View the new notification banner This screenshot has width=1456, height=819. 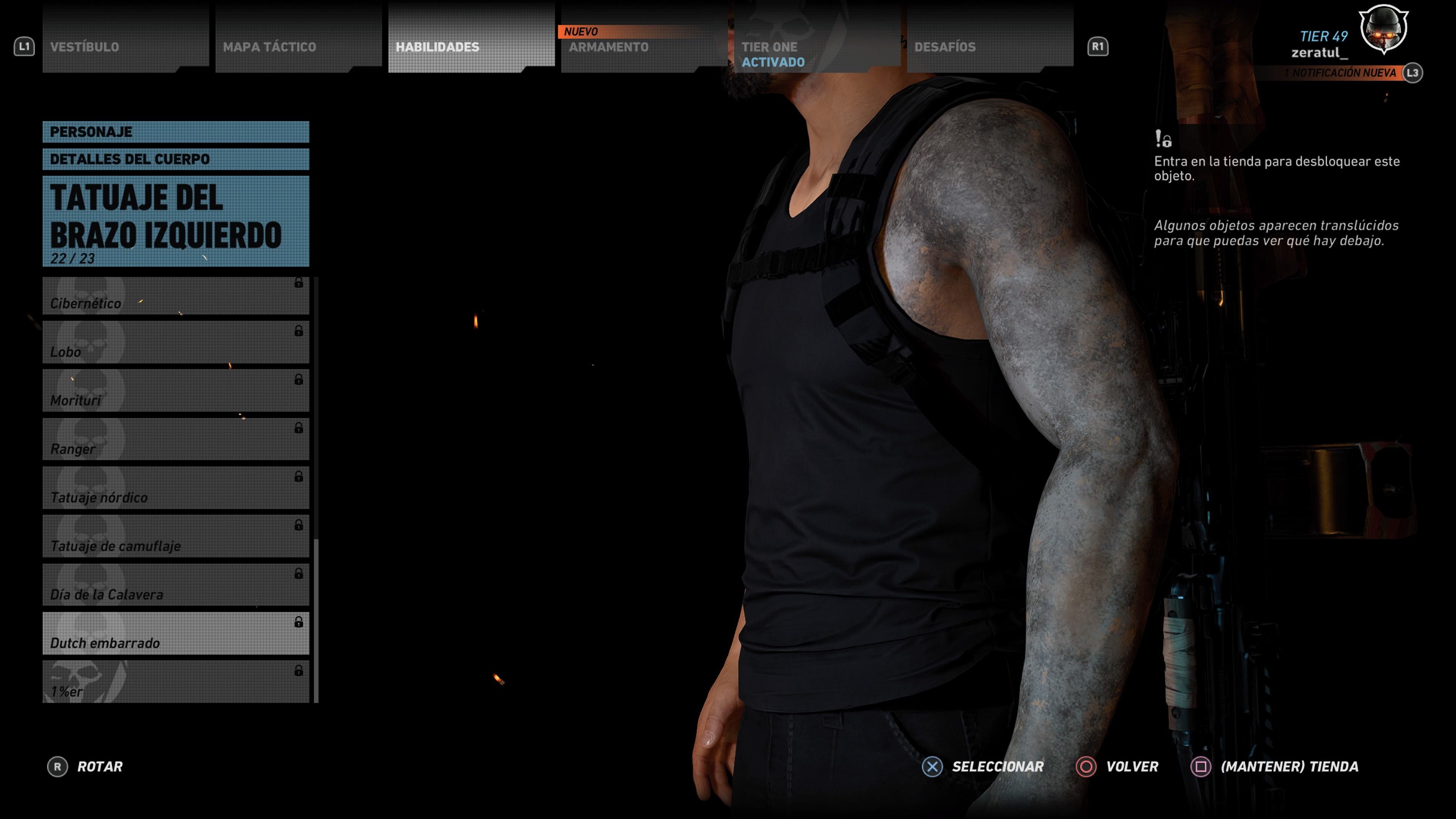point(1340,73)
